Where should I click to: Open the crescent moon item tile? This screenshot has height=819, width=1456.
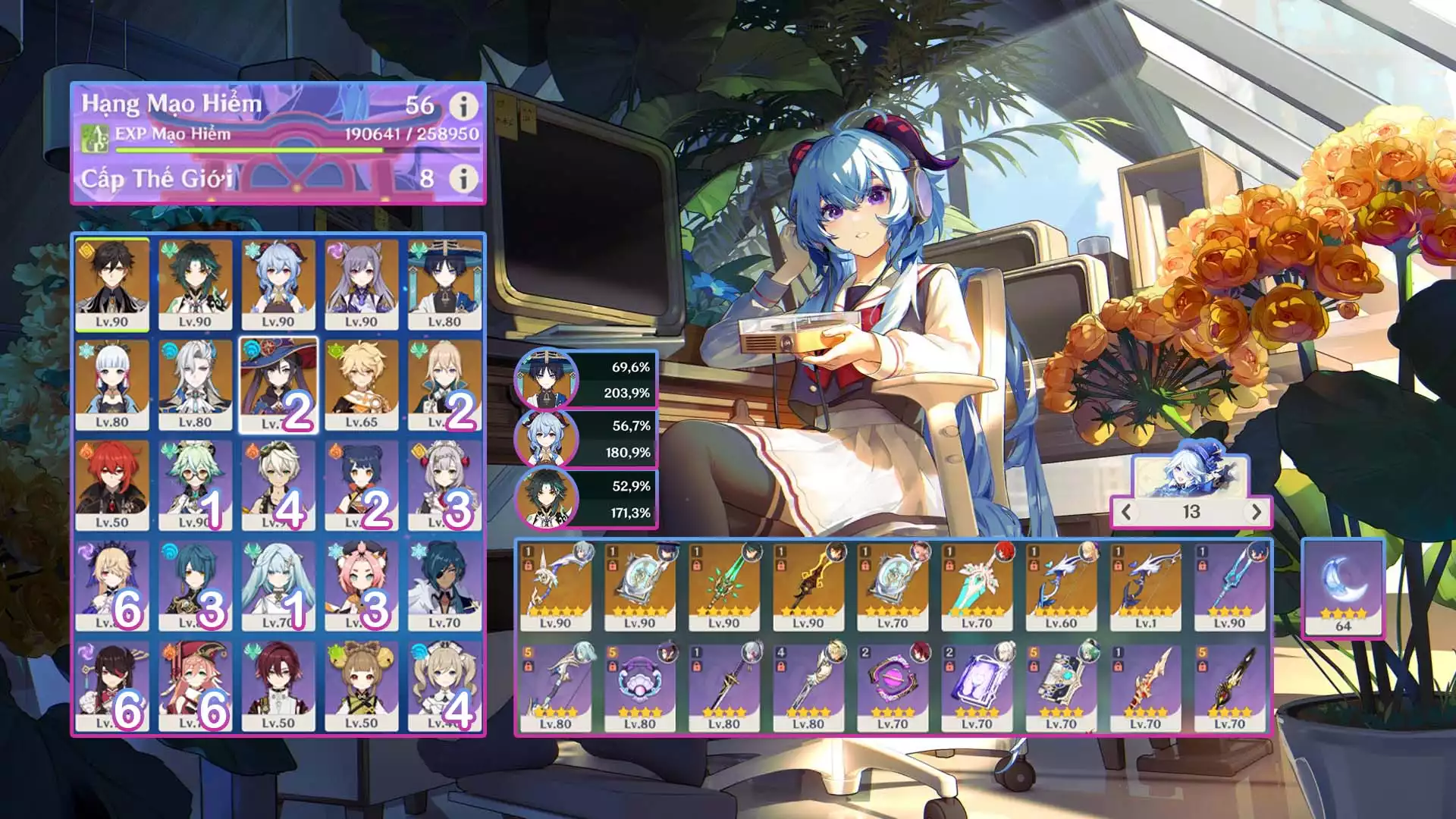point(1343,588)
